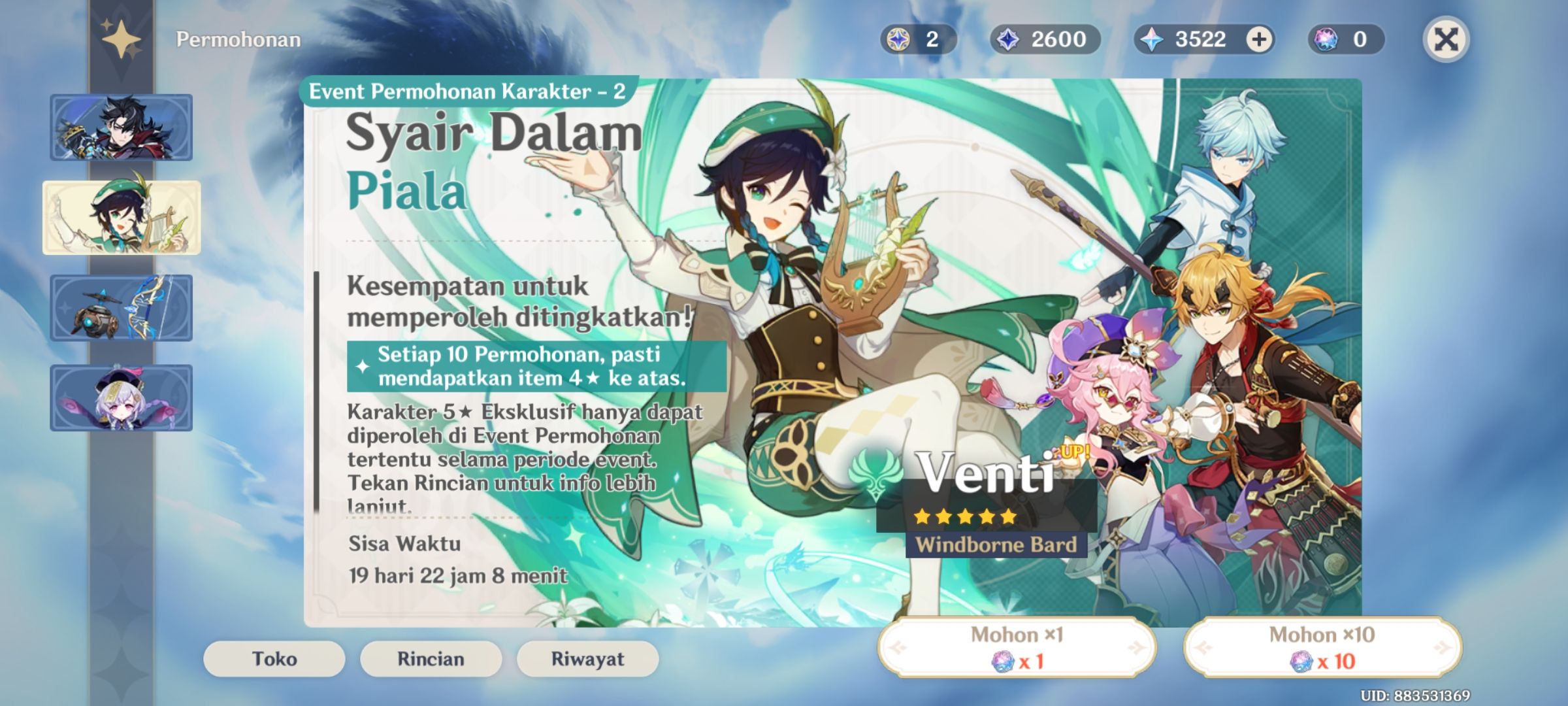Screen dimensions: 1568x706
Task: Open Rincian for banner details
Action: click(x=430, y=659)
